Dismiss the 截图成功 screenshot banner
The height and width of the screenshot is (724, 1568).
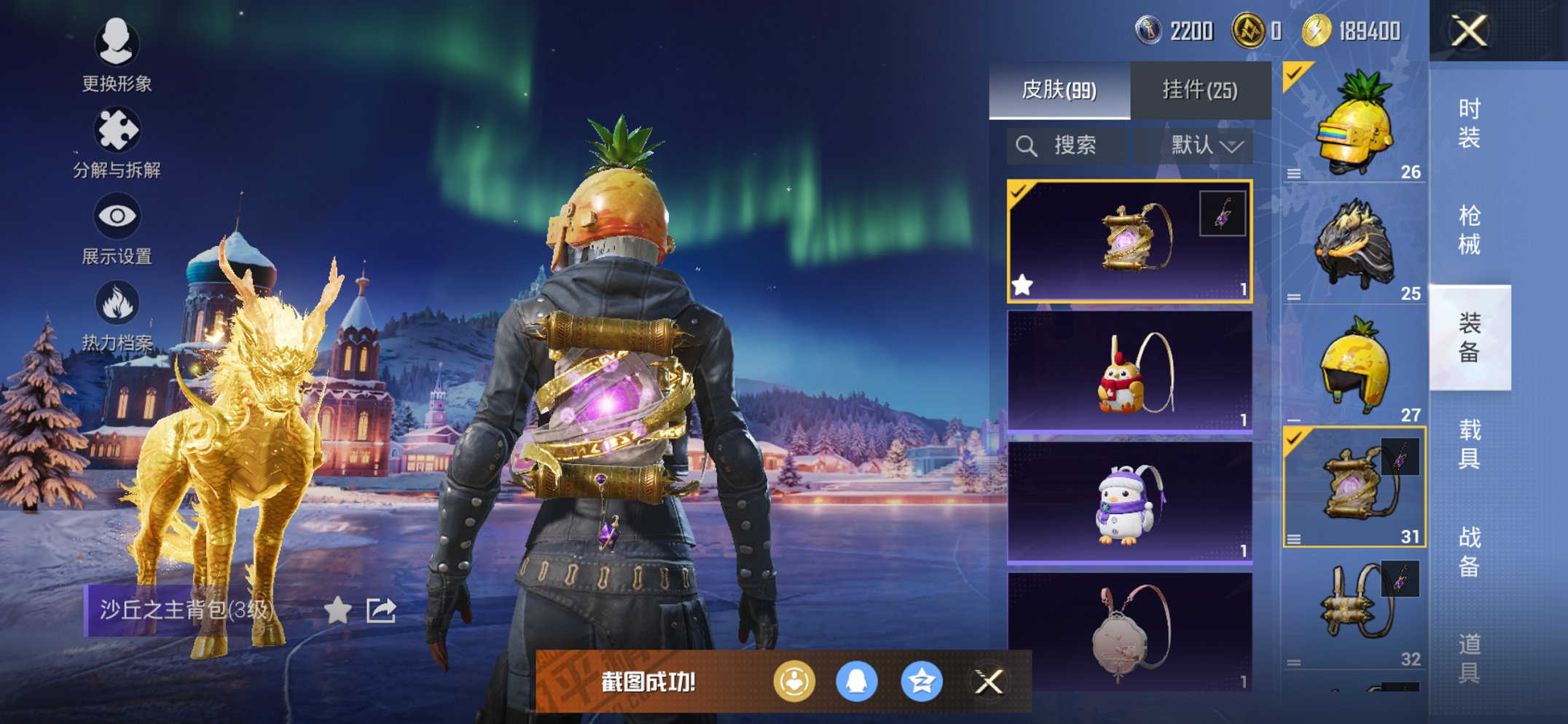989,682
